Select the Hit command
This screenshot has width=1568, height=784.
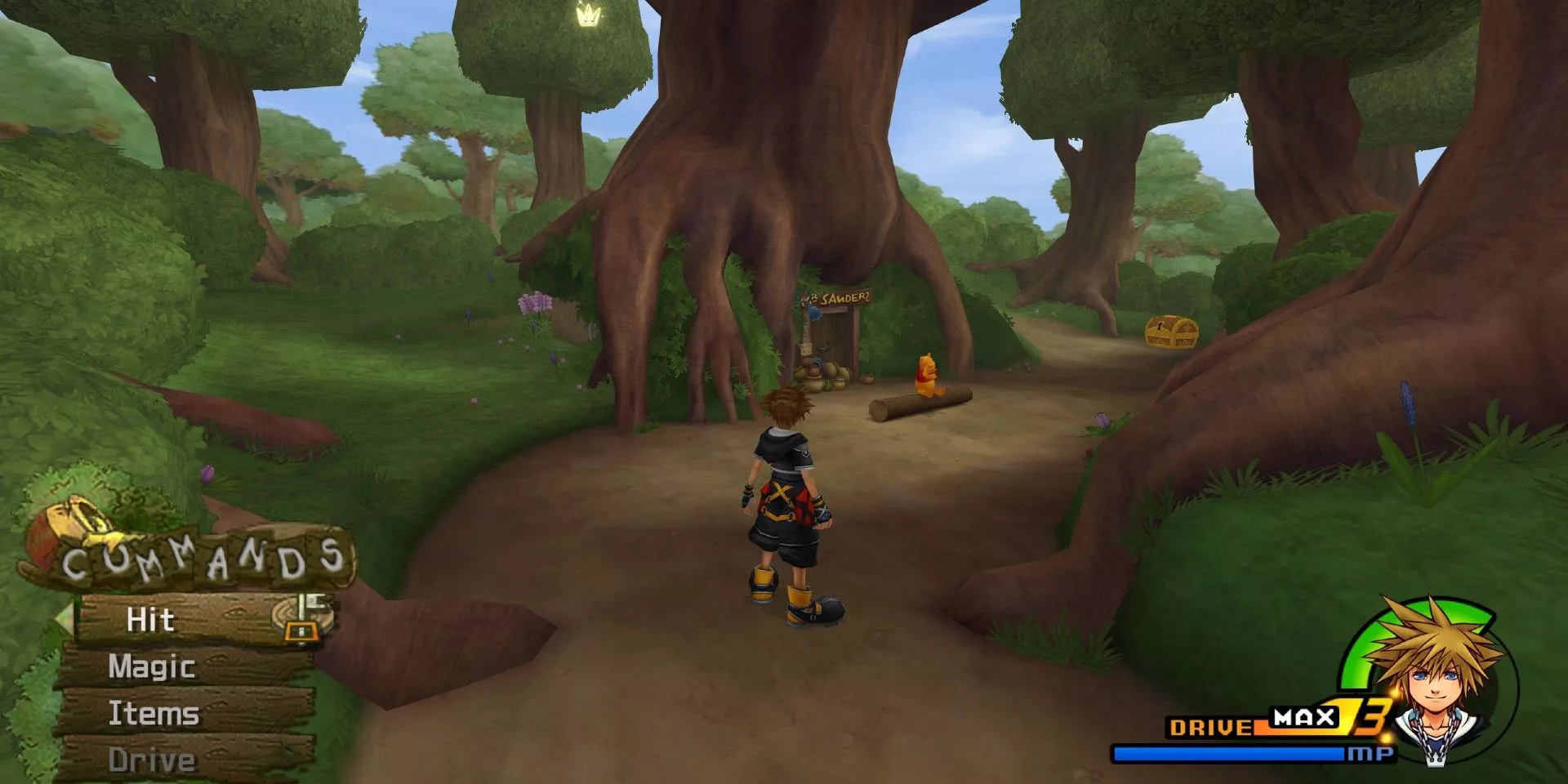tap(150, 619)
